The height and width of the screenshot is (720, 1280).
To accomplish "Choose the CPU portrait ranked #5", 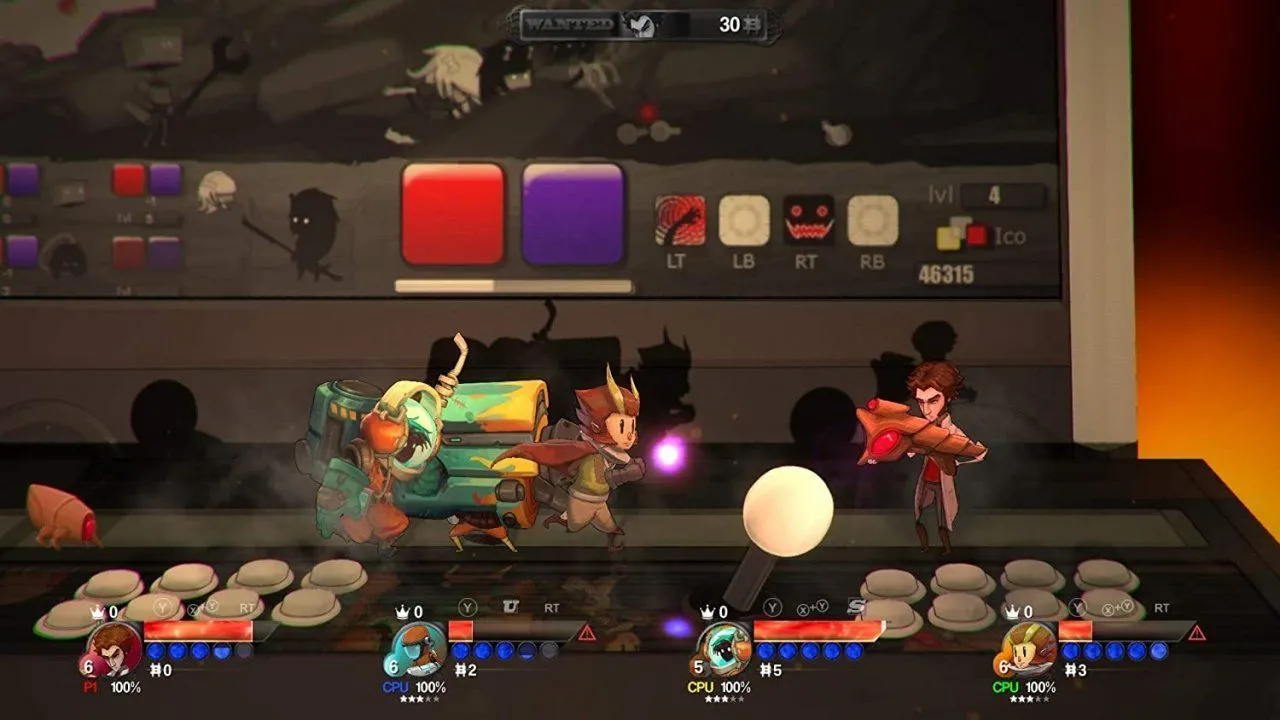I will [724, 648].
